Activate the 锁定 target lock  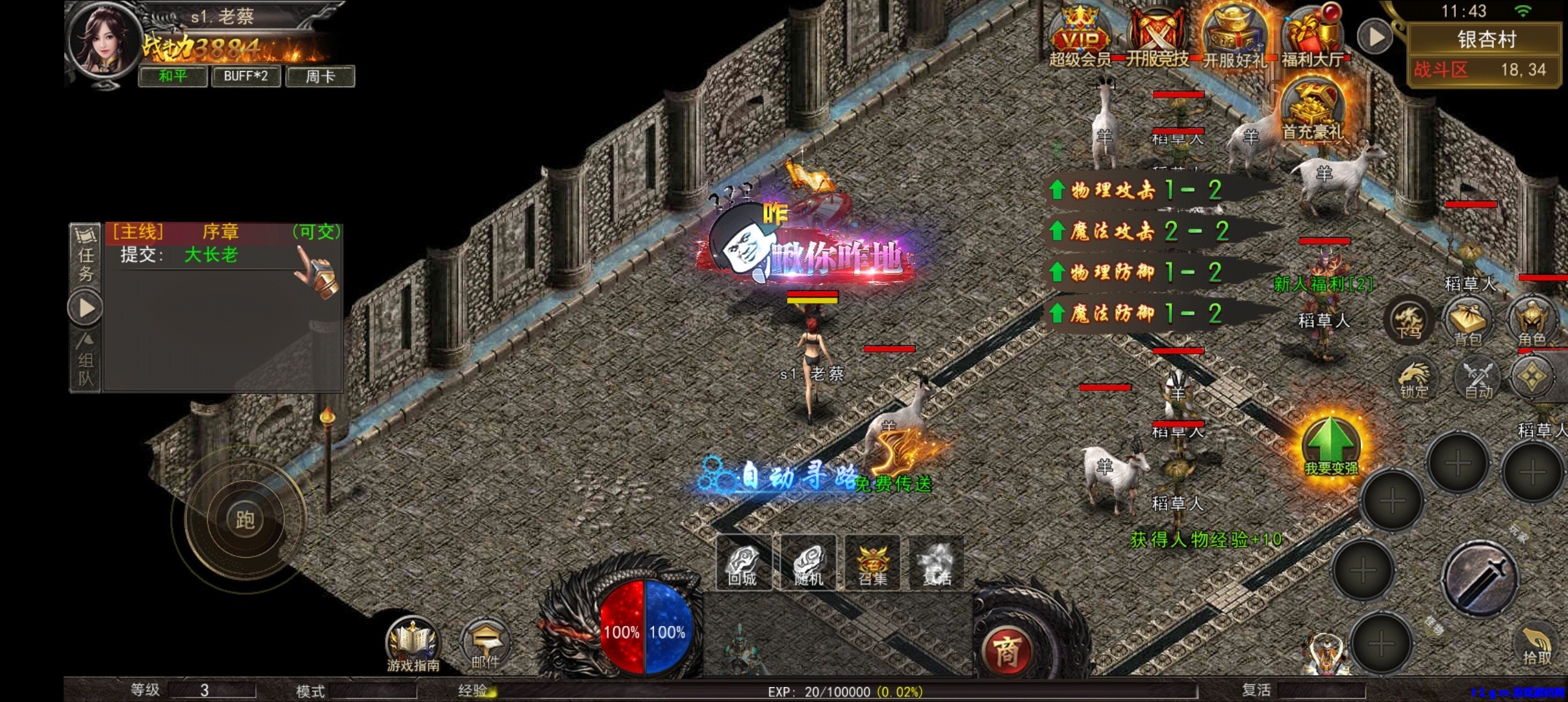click(1414, 379)
